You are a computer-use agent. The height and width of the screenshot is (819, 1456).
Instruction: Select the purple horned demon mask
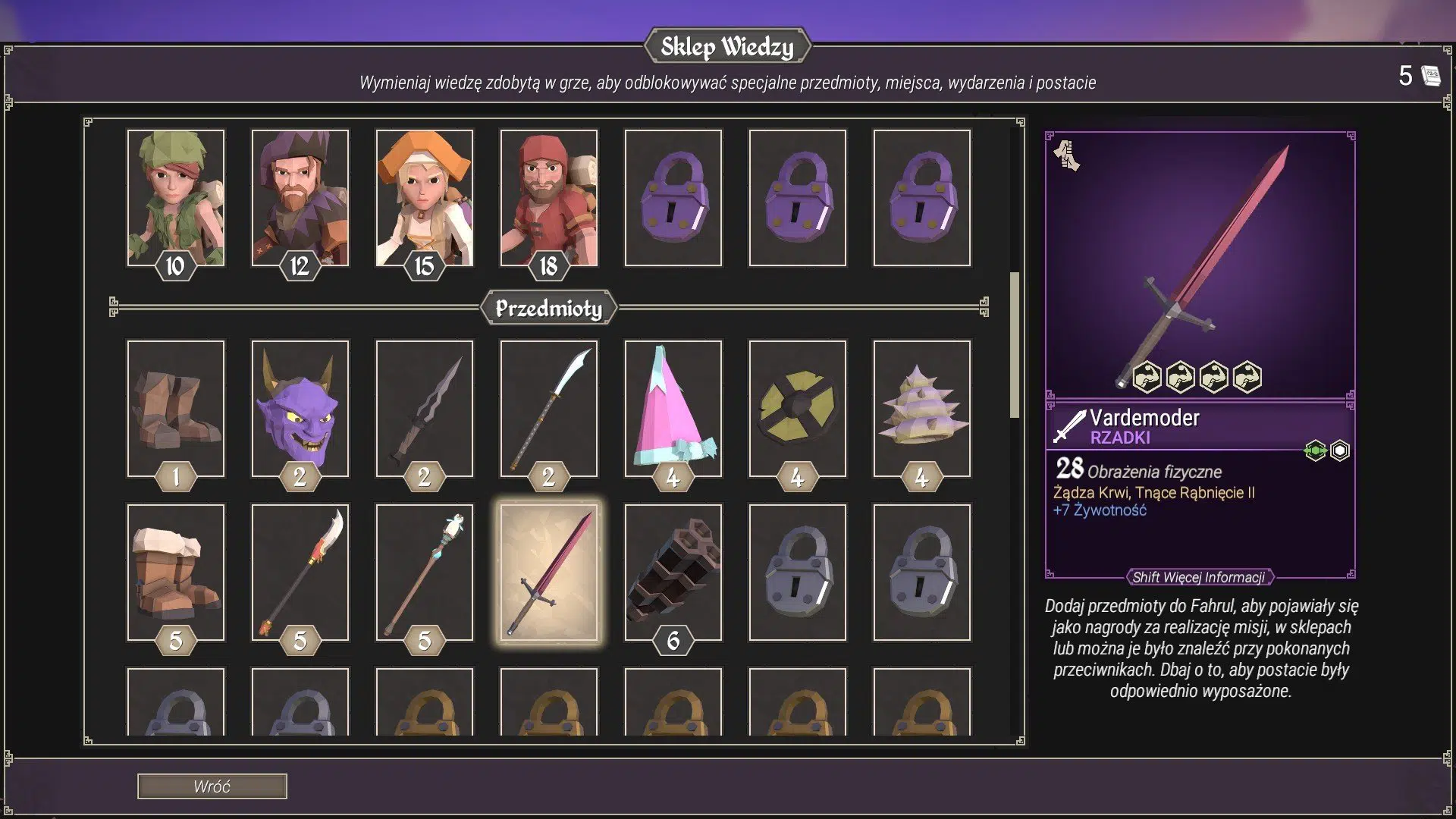pyautogui.click(x=300, y=408)
